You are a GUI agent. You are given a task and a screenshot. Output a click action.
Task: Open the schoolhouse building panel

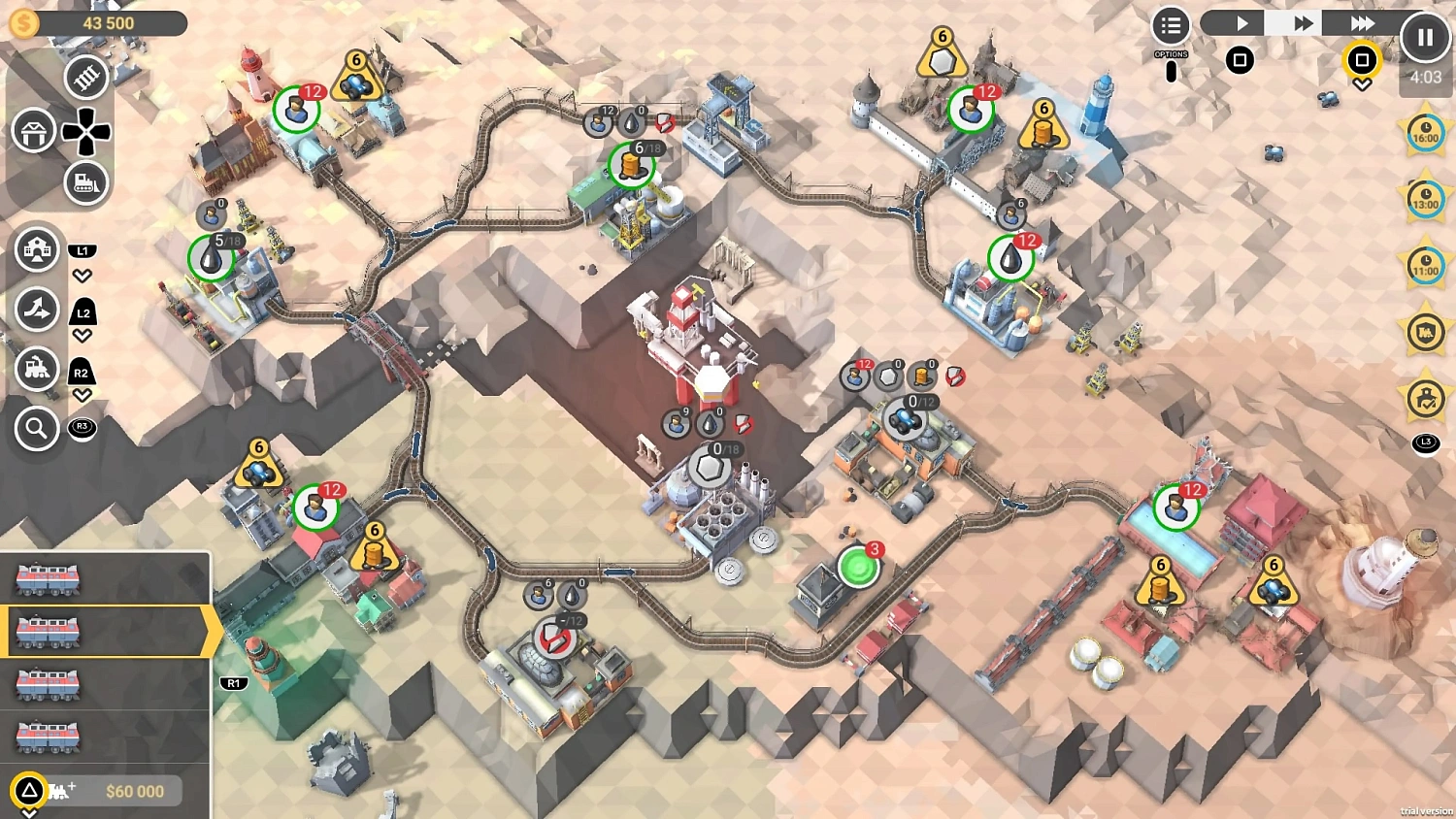click(x=37, y=248)
